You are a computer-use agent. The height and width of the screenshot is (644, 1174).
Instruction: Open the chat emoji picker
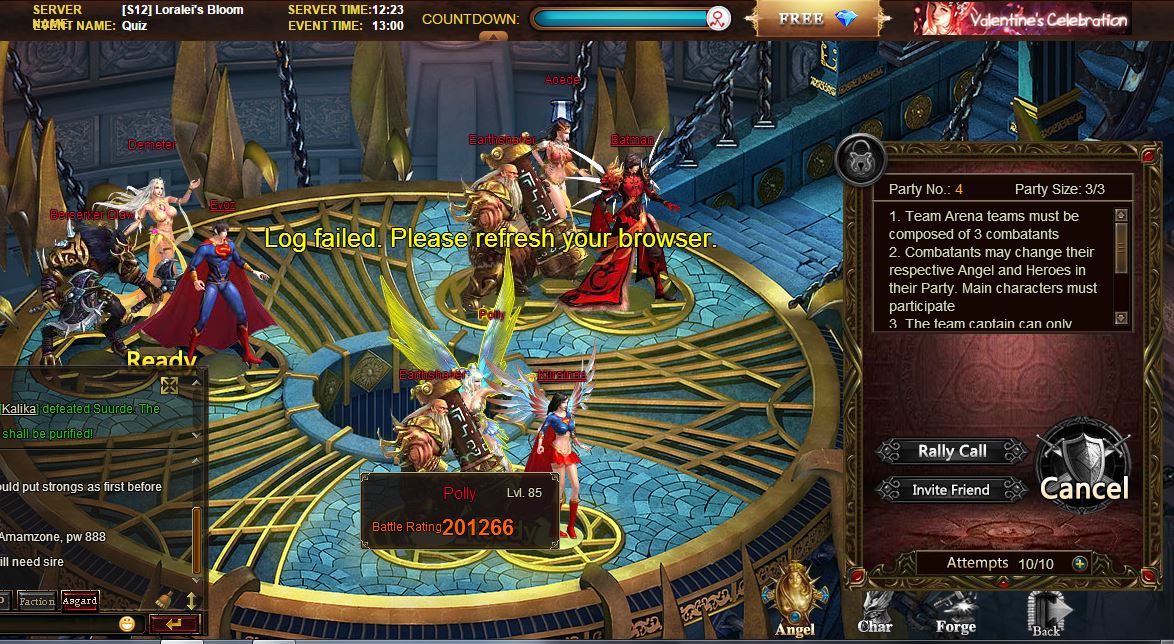(x=127, y=624)
